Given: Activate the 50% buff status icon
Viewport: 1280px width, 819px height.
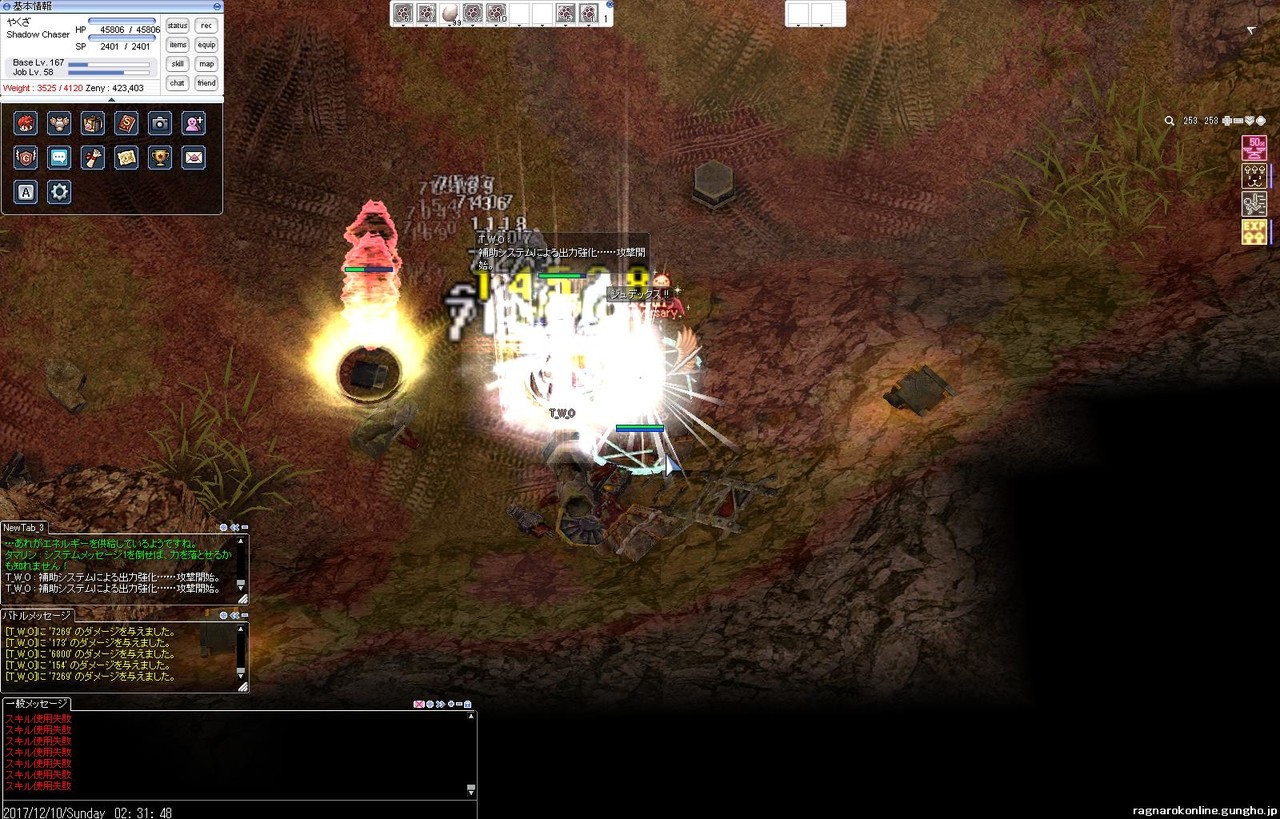Looking at the screenshot, I should pyautogui.click(x=1254, y=148).
